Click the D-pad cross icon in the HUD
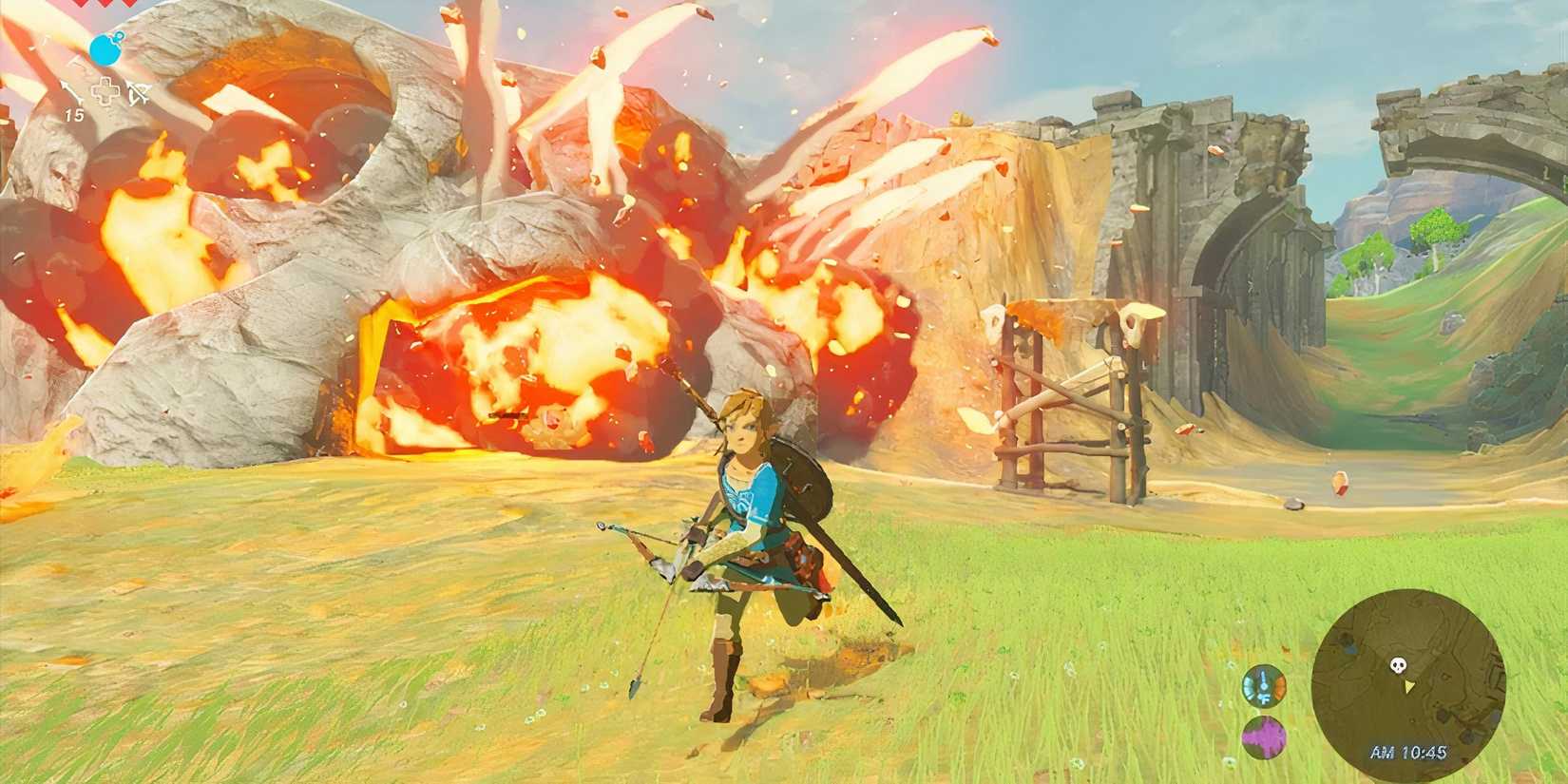This screenshot has width=1568, height=784. [105, 90]
